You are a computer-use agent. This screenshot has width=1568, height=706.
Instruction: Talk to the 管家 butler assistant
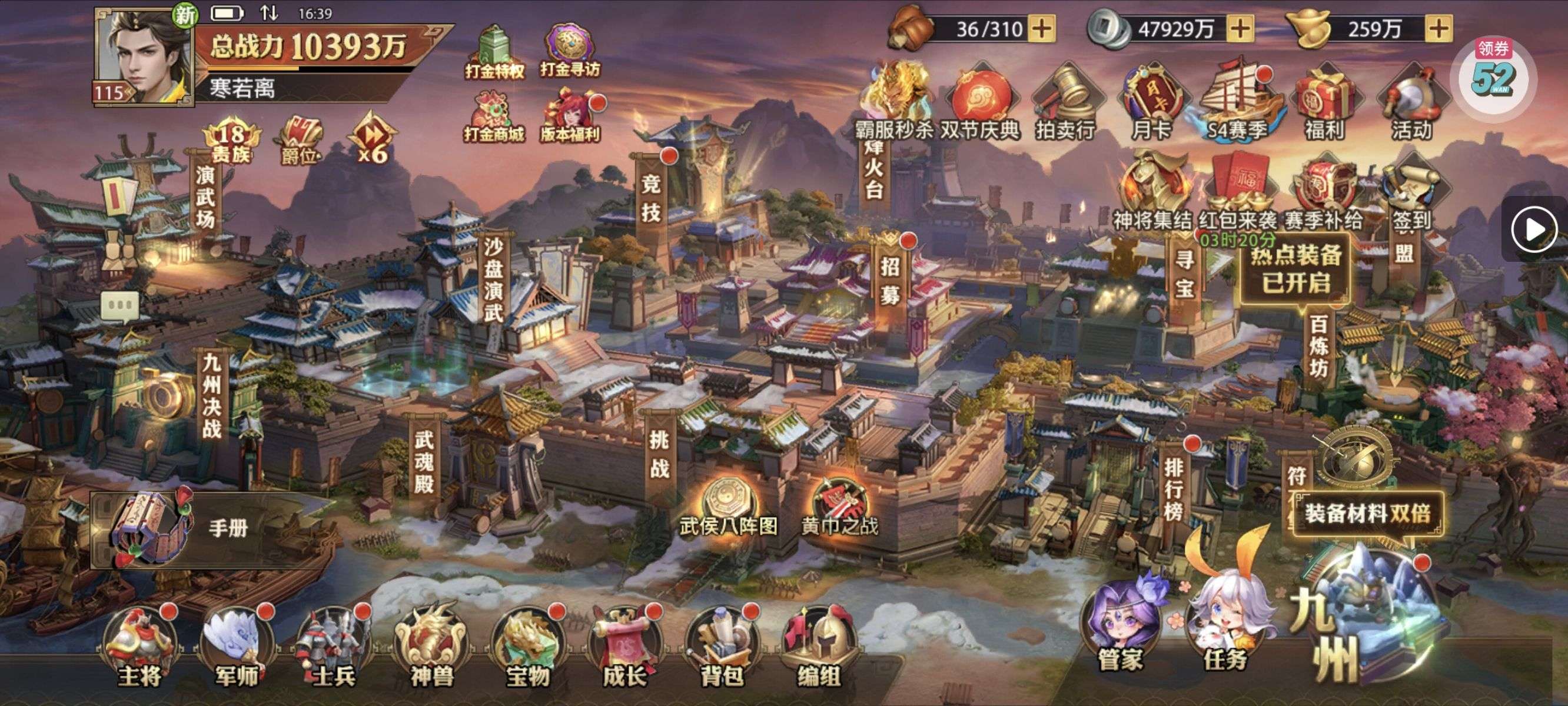[x=1121, y=627]
